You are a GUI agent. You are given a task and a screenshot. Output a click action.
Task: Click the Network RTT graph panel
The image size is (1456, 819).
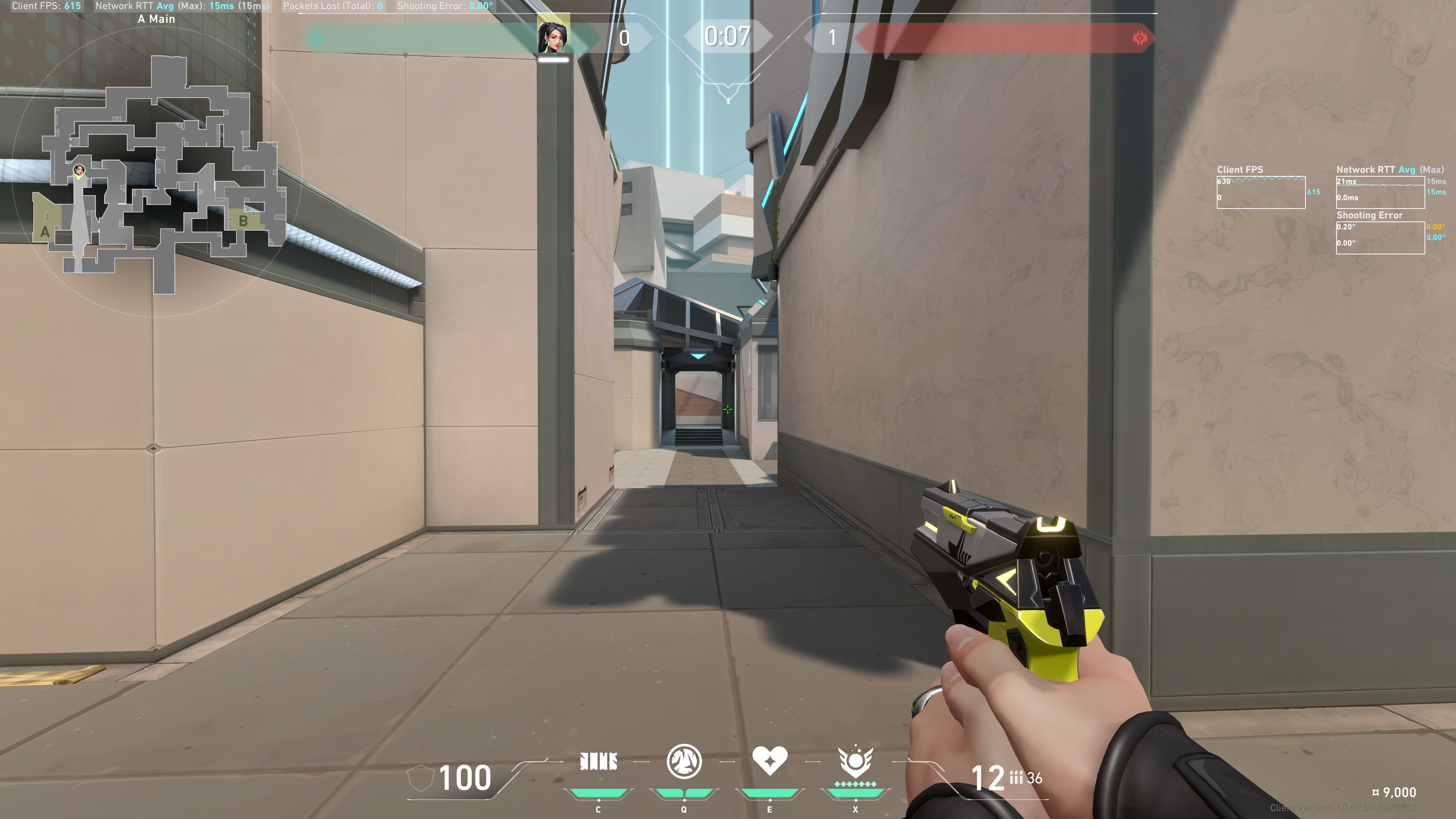(1380, 192)
